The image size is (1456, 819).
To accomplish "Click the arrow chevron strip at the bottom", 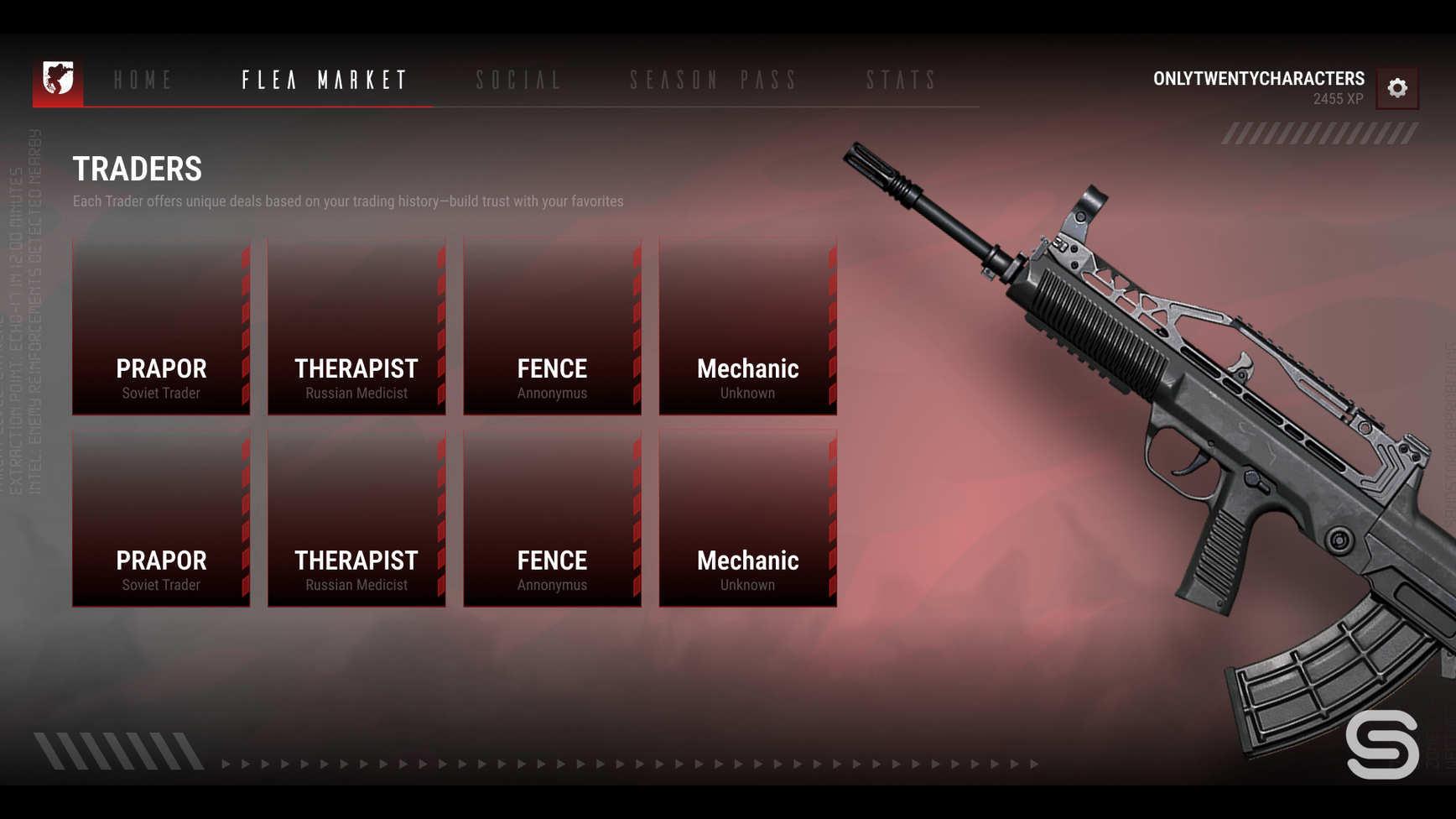I will (629, 764).
